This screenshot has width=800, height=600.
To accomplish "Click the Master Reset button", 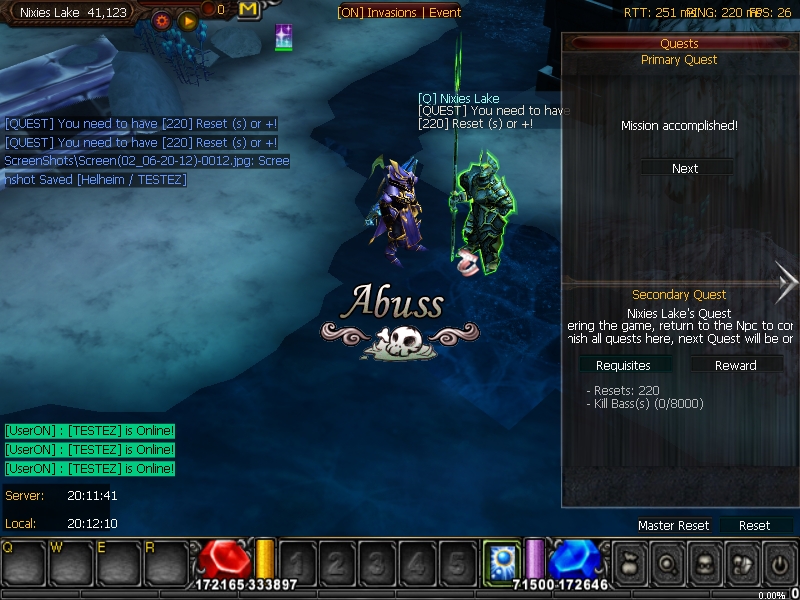I will pos(673,525).
